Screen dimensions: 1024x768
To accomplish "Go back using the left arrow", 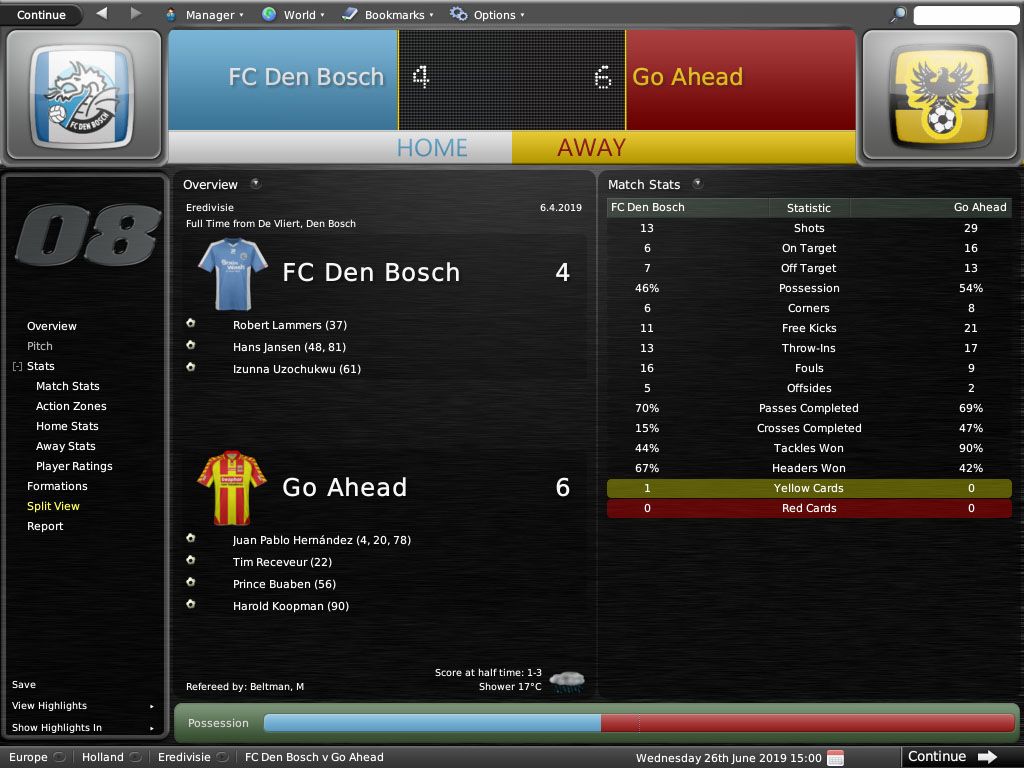I will (x=102, y=14).
